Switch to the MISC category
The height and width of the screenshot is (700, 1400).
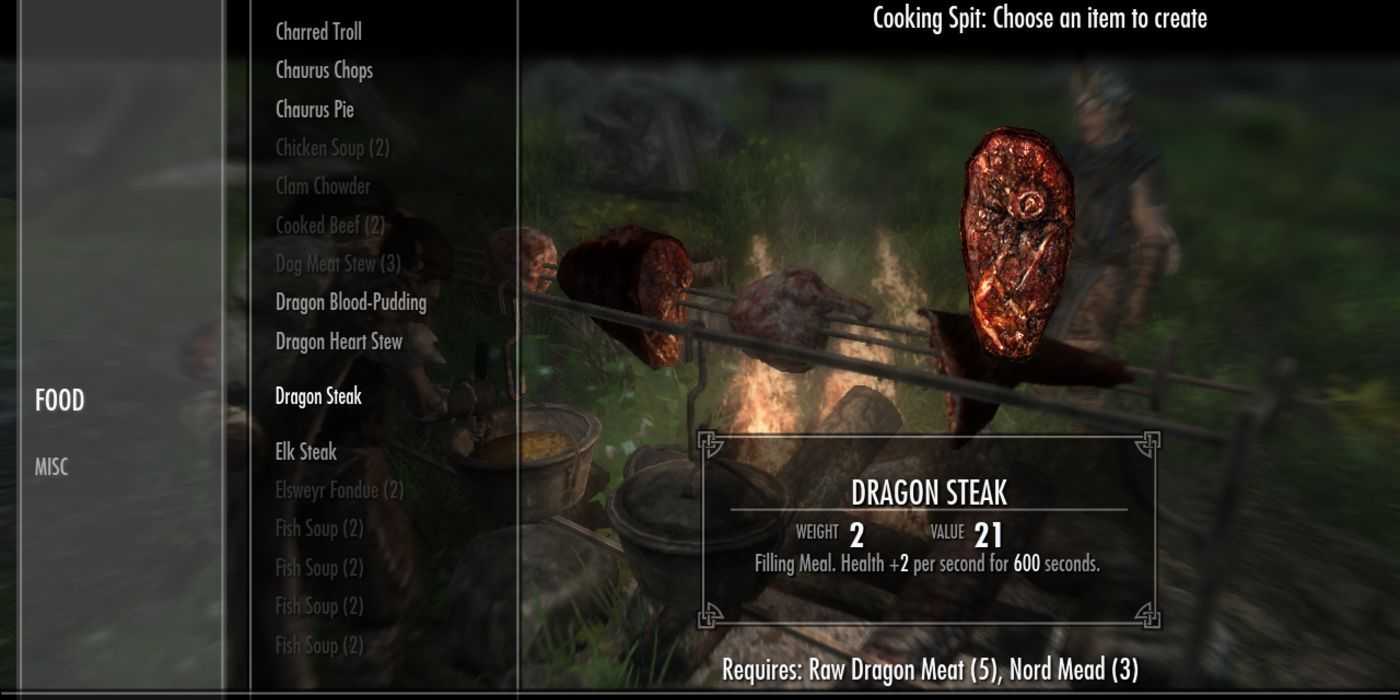[52, 467]
